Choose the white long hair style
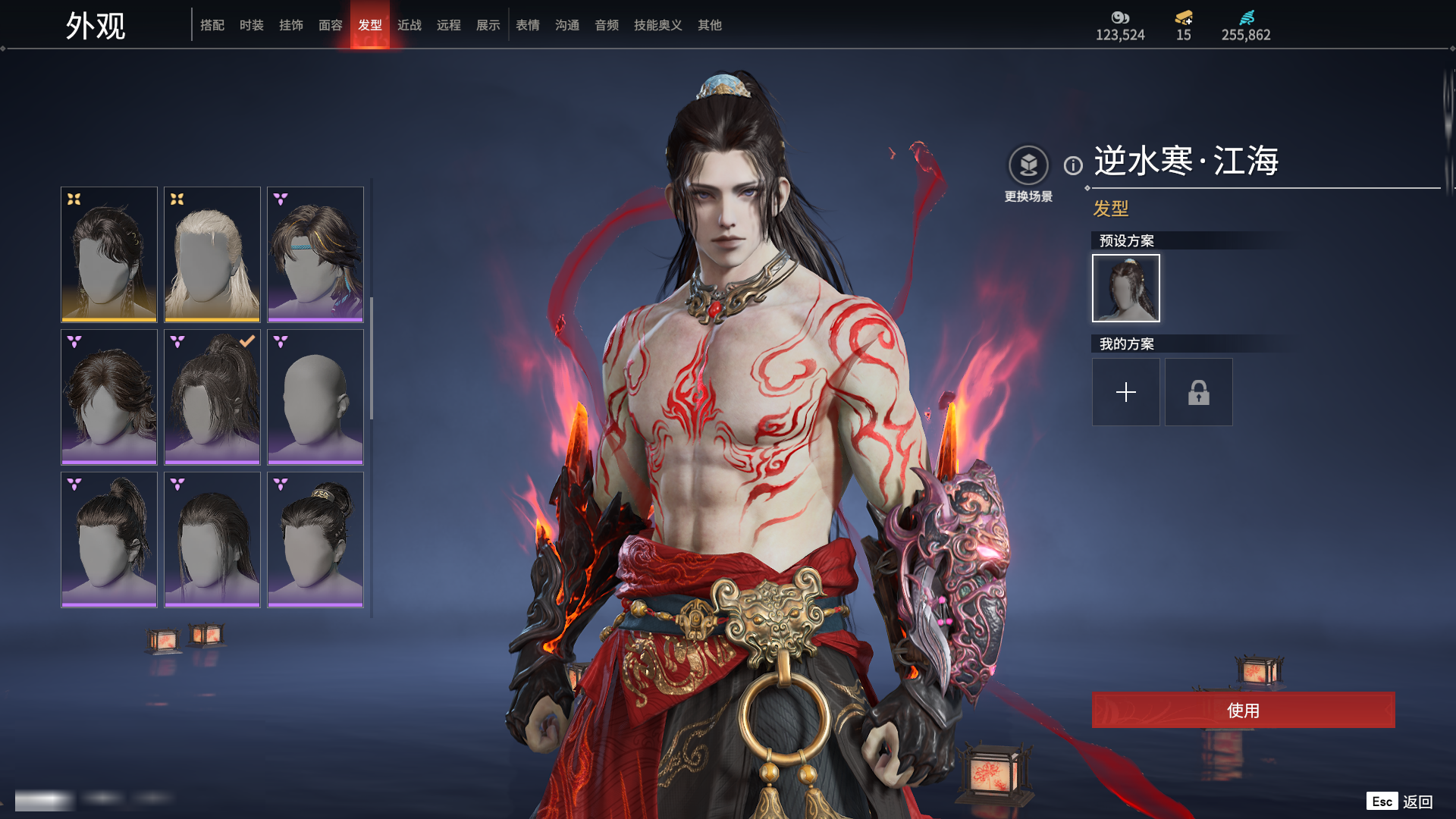This screenshot has height=819, width=1456. click(x=212, y=255)
